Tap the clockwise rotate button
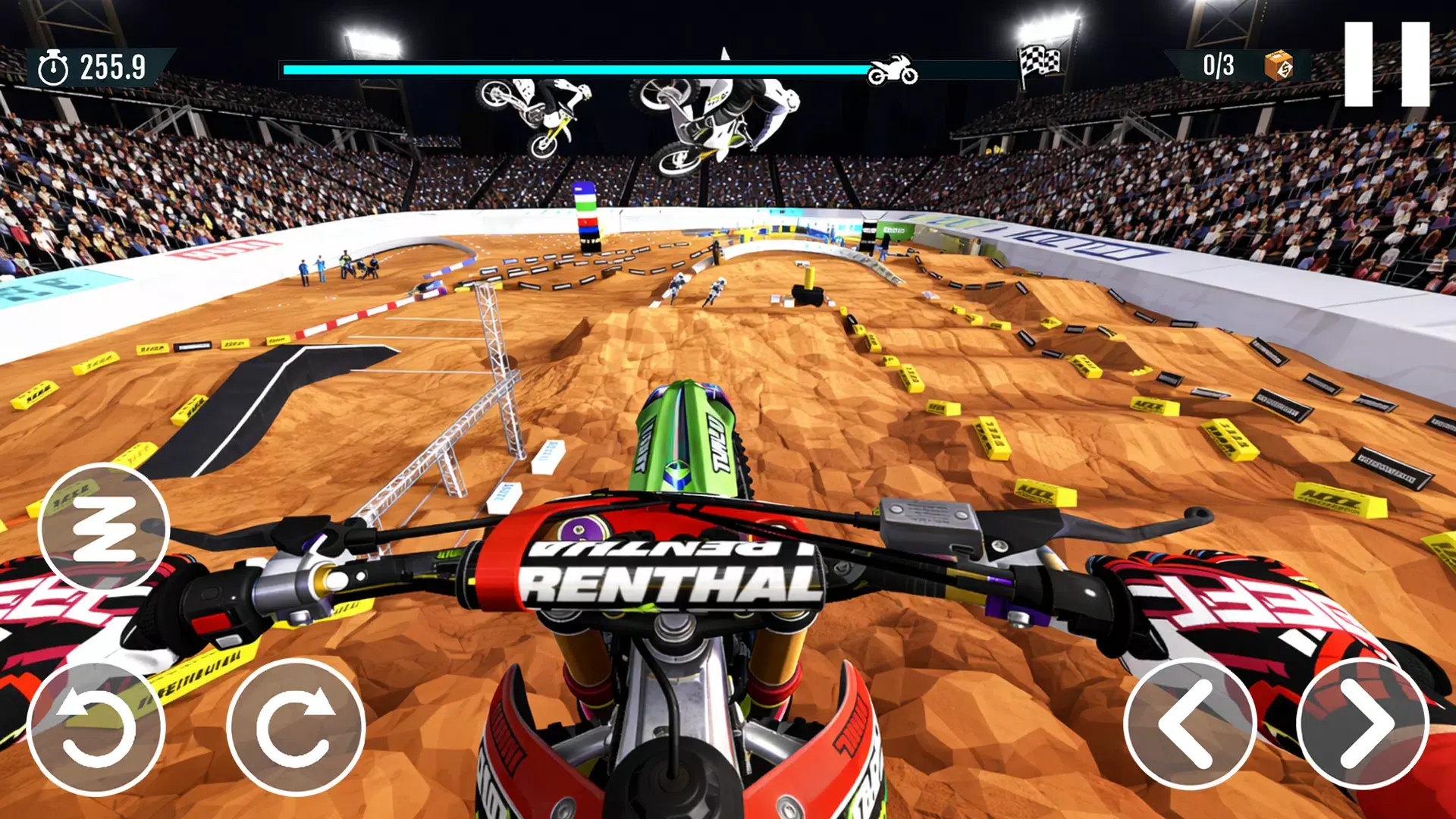 pyautogui.click(x=296, y=729)
